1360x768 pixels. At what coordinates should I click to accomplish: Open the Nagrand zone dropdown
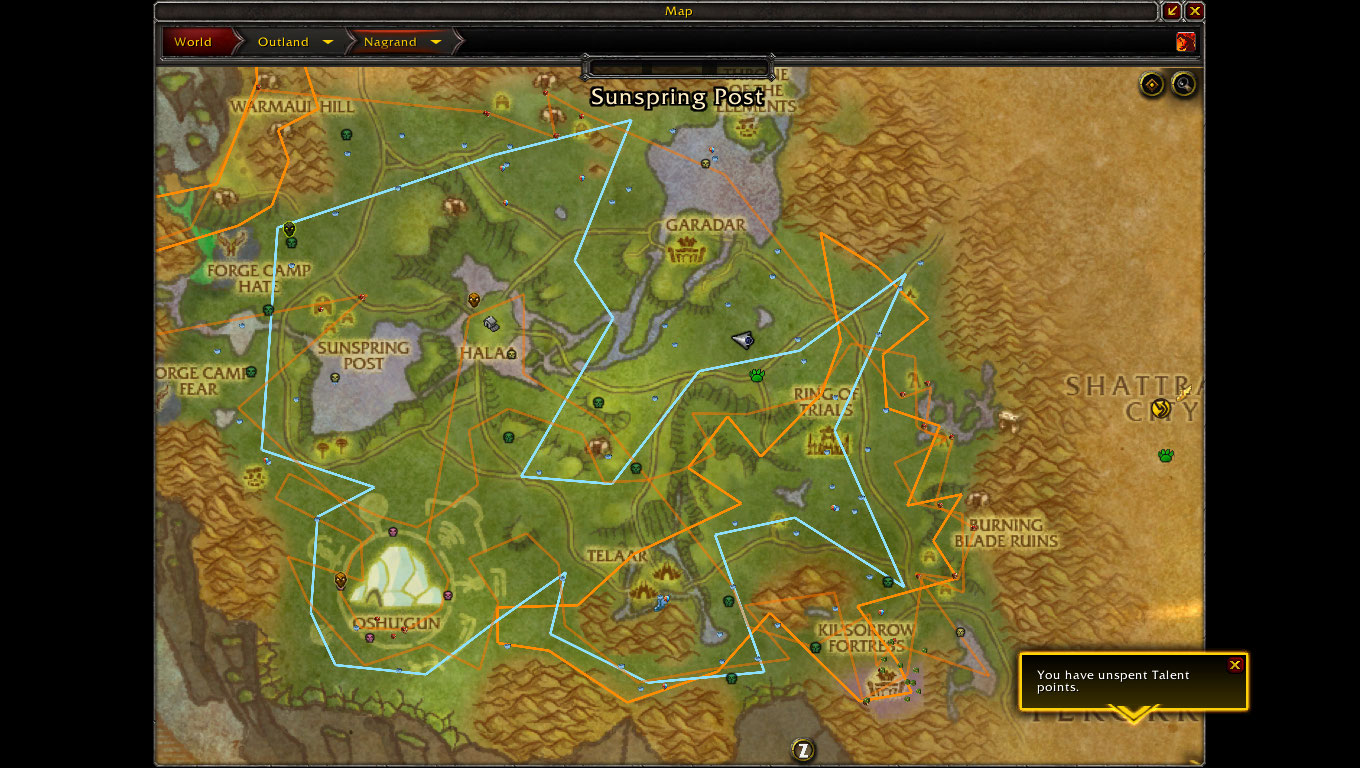[435, 42]
